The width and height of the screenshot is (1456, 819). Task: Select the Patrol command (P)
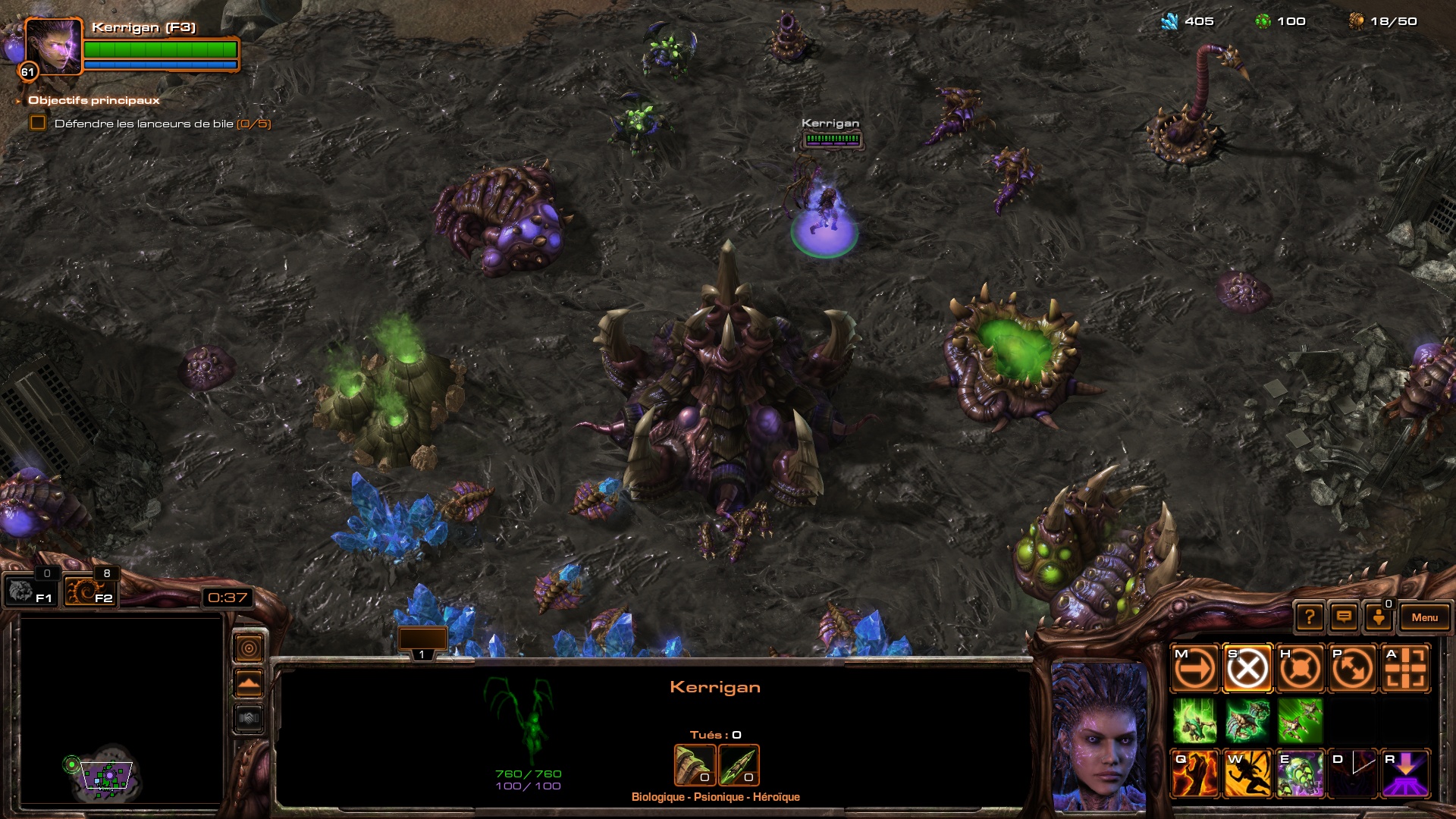pyautogui.click(x=1353, y=669)
